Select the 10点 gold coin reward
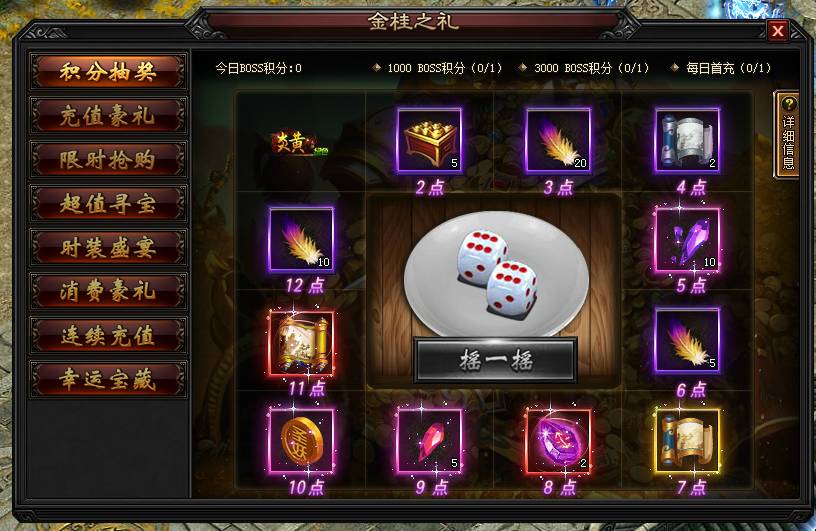The width and height of the screenshot is (816, 531). pyautogui.click(x=301, y=441)
